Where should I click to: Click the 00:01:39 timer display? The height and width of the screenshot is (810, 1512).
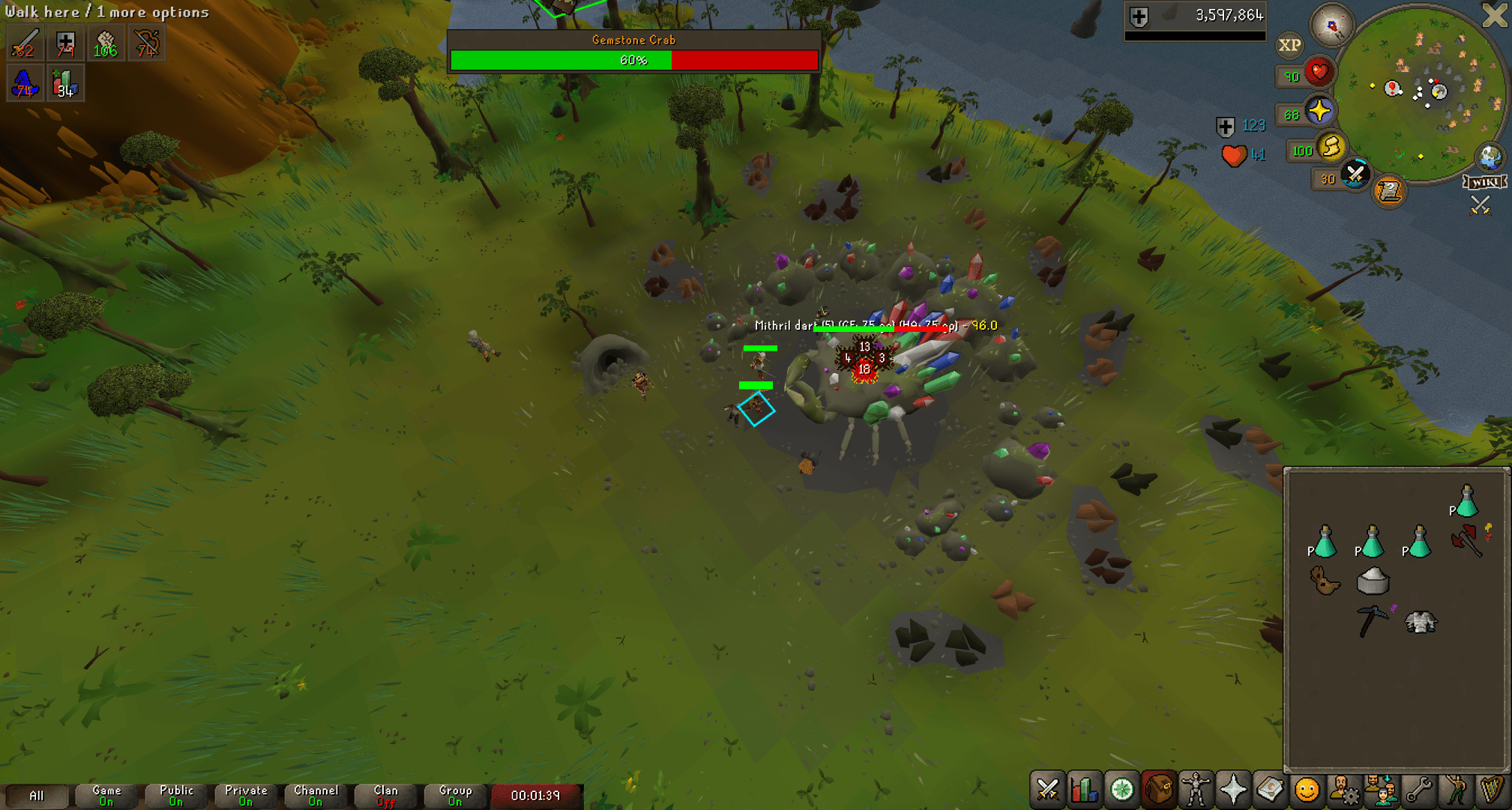(537, 797)
